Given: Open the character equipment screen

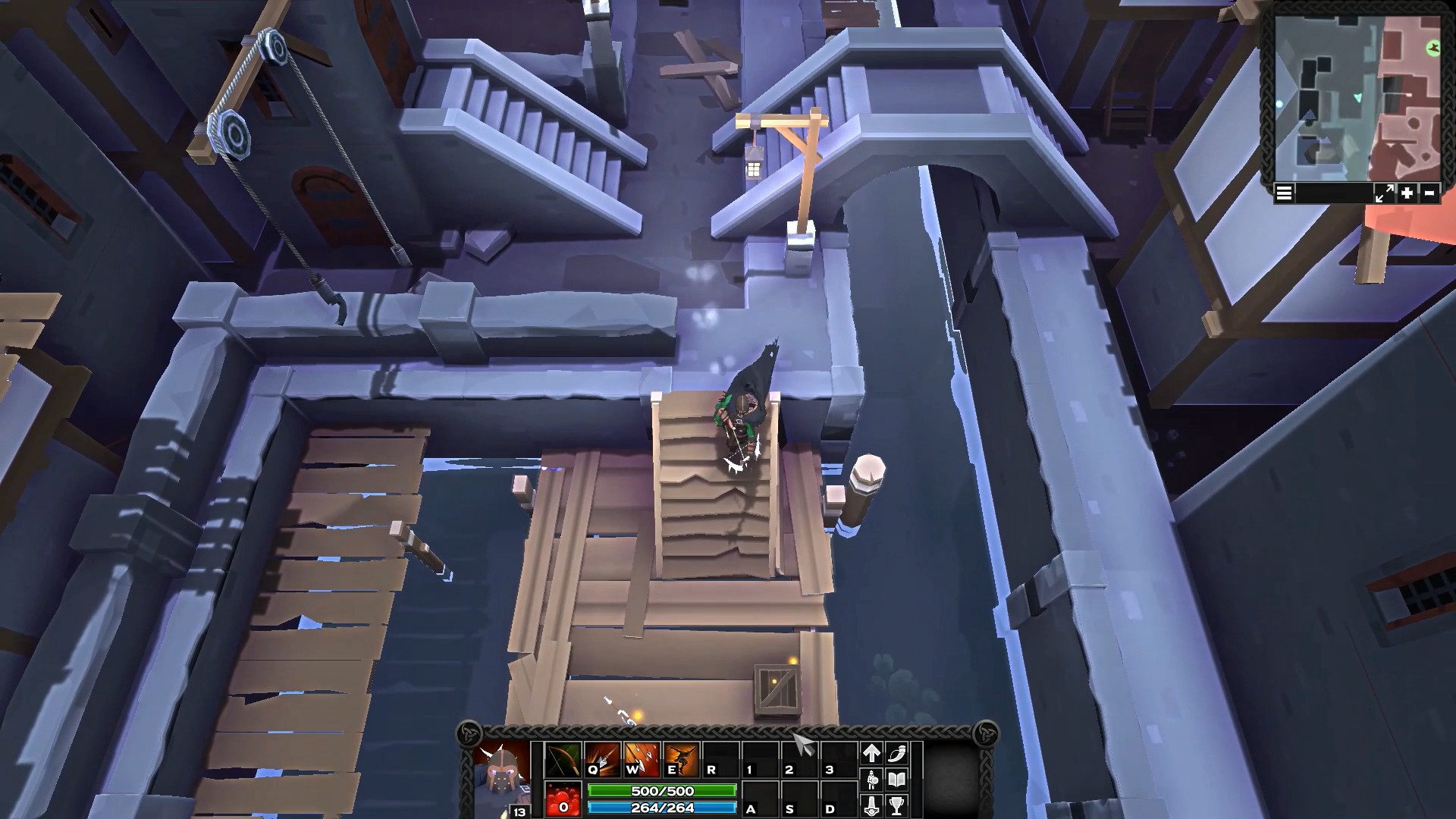Looking at the screenshot, I should pos(871,779).
